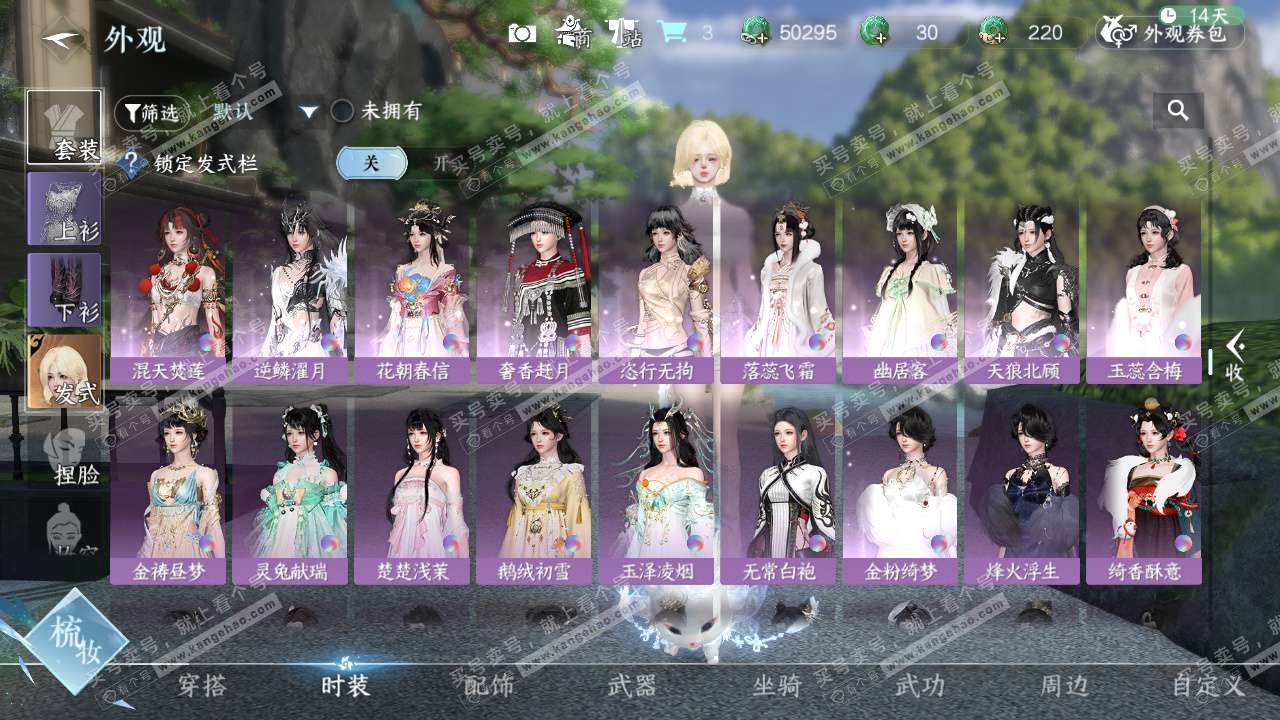
Task: Open the 武器 weapons tab
Action: click(x=632, y=685)
